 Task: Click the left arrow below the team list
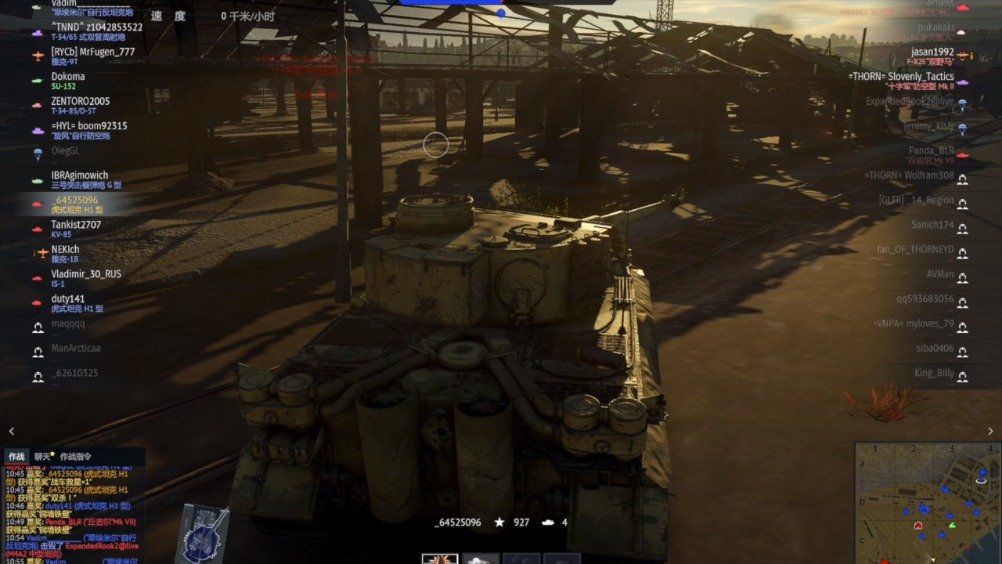coord(11,432)
